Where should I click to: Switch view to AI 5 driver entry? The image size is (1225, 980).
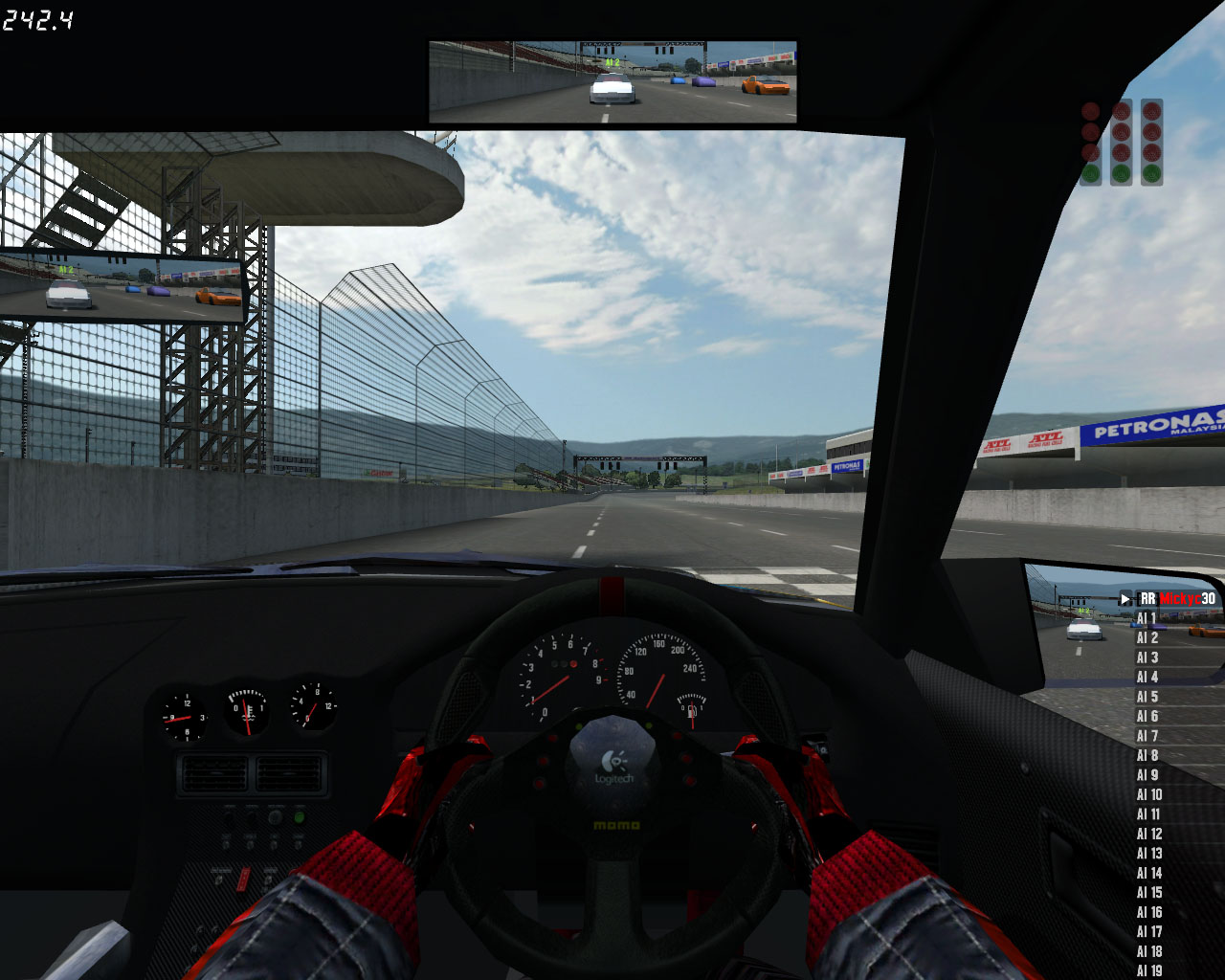pos(1147,697)
